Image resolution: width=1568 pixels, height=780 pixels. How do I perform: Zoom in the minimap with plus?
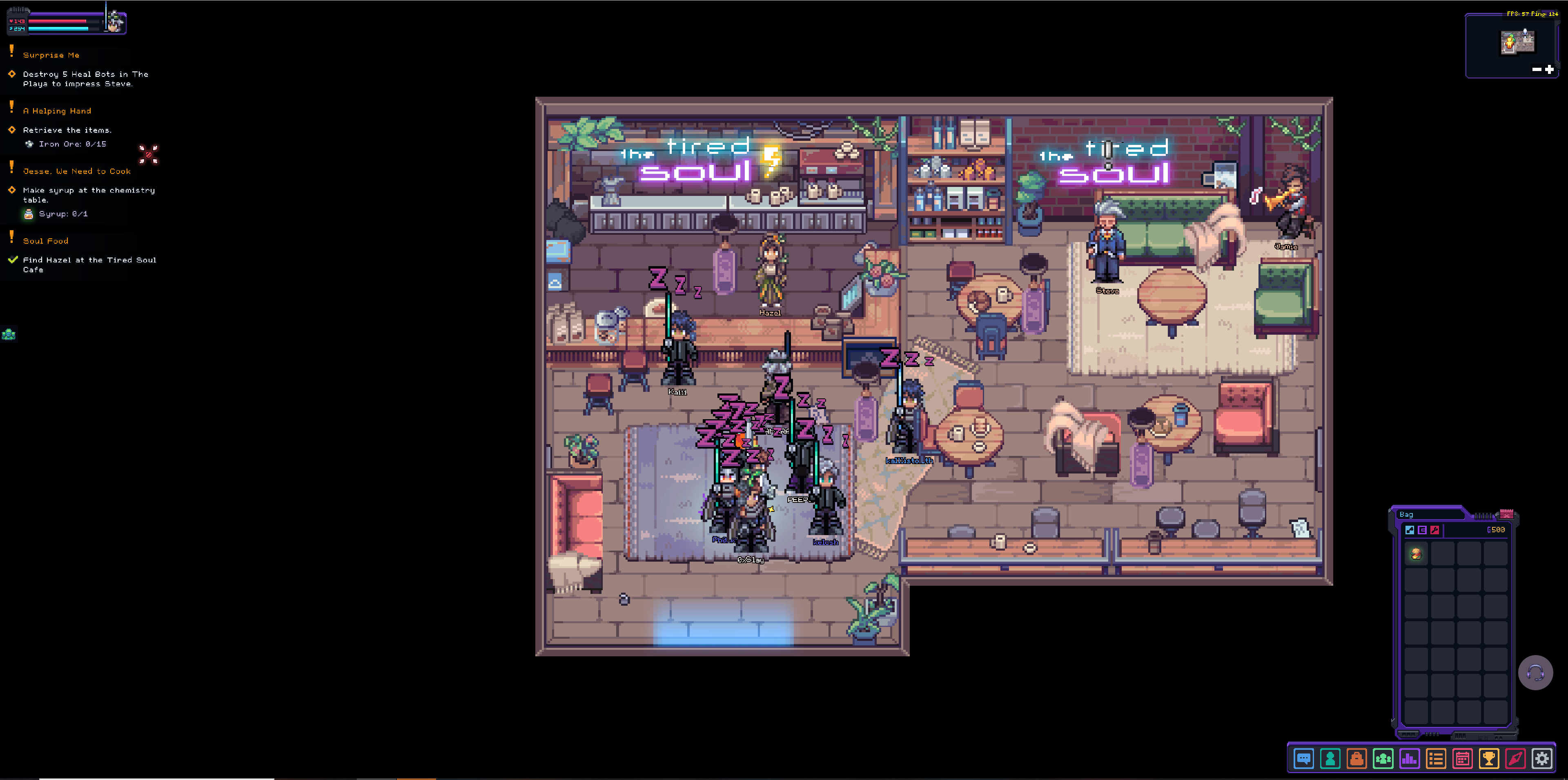click(x=1549, y=69)
